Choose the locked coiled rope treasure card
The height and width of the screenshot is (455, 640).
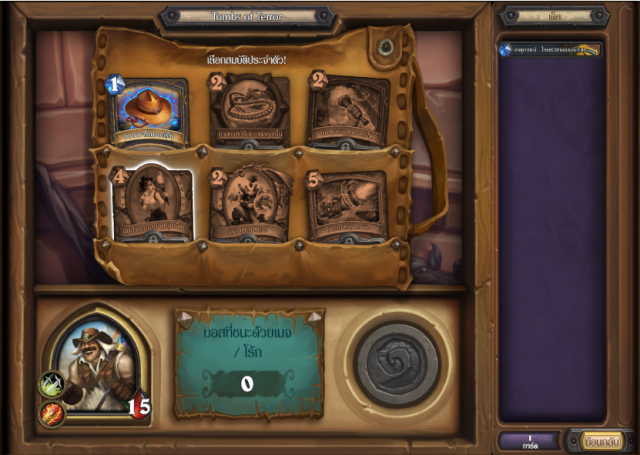point(249,111)
